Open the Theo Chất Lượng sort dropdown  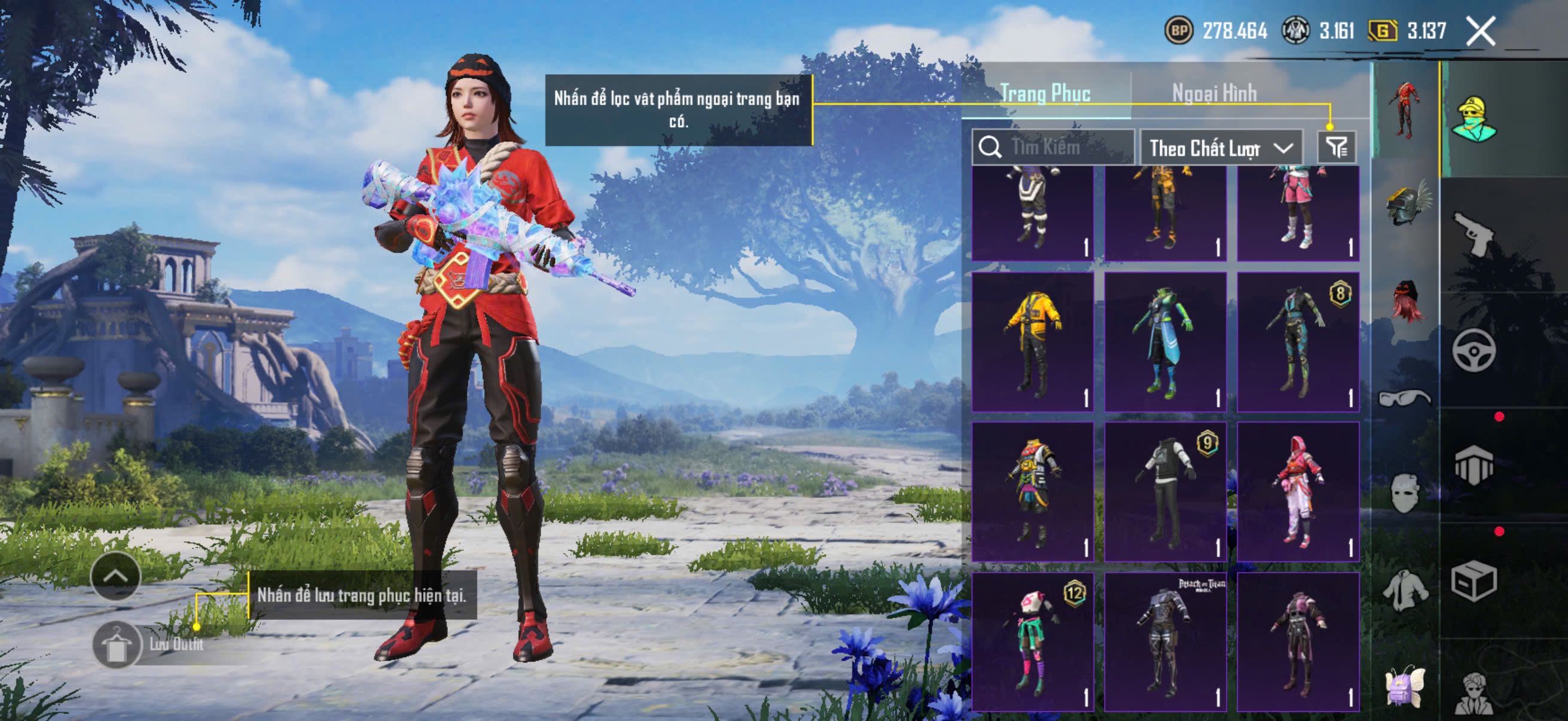point(1221,148)
